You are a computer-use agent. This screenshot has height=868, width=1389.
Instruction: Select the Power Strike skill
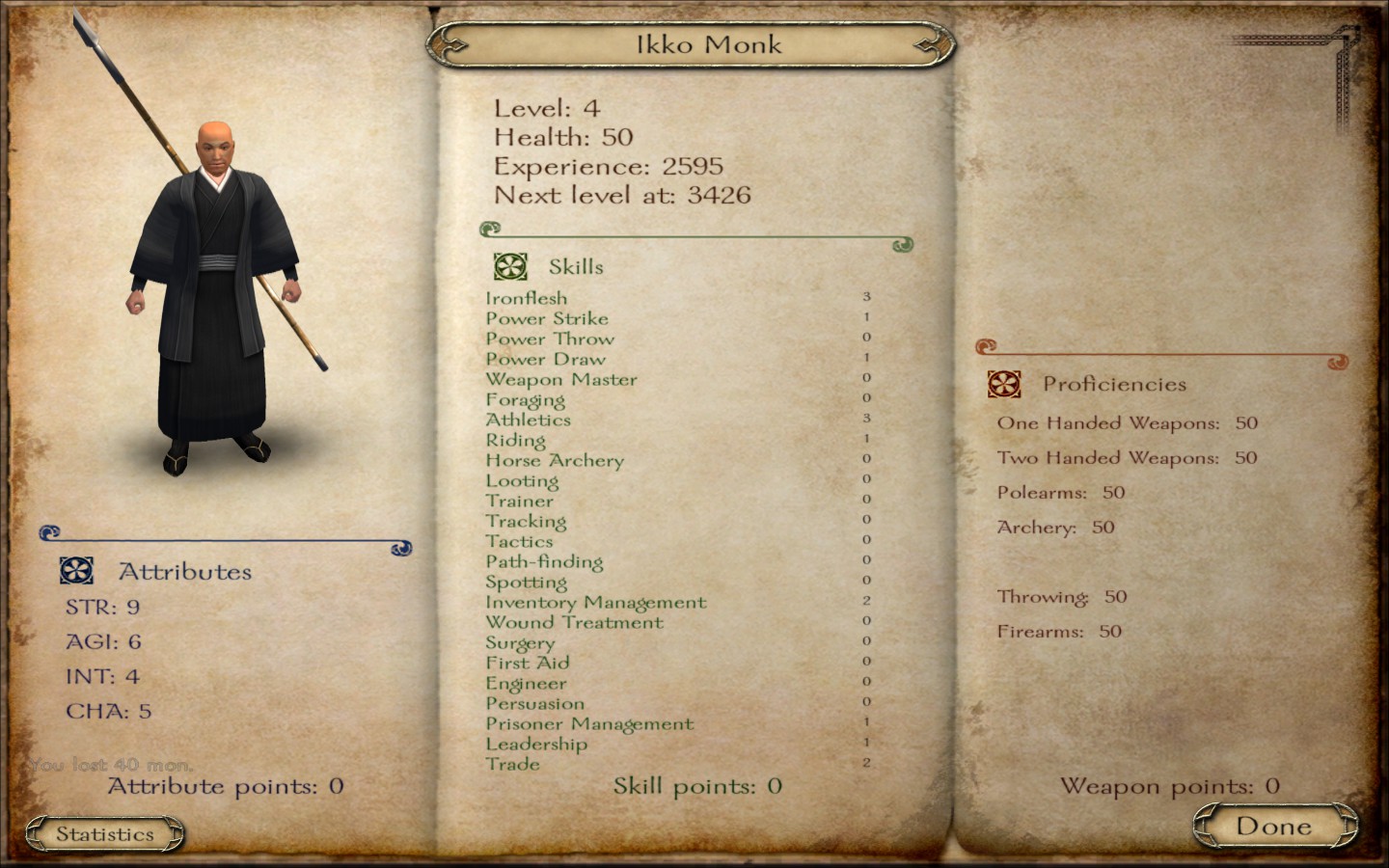546,318
